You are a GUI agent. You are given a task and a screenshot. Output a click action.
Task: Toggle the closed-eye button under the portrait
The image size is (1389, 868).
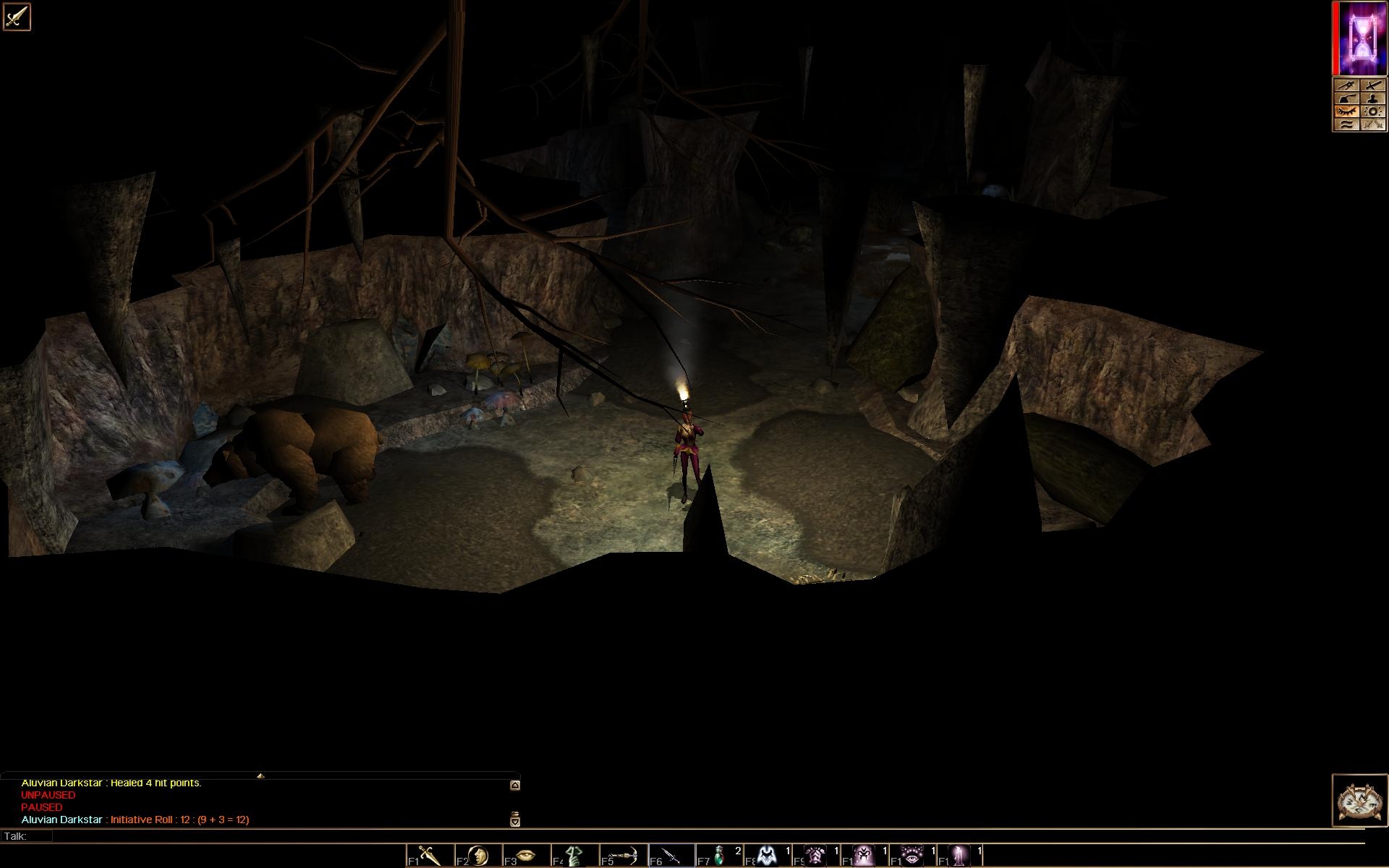click(1346, 111)
